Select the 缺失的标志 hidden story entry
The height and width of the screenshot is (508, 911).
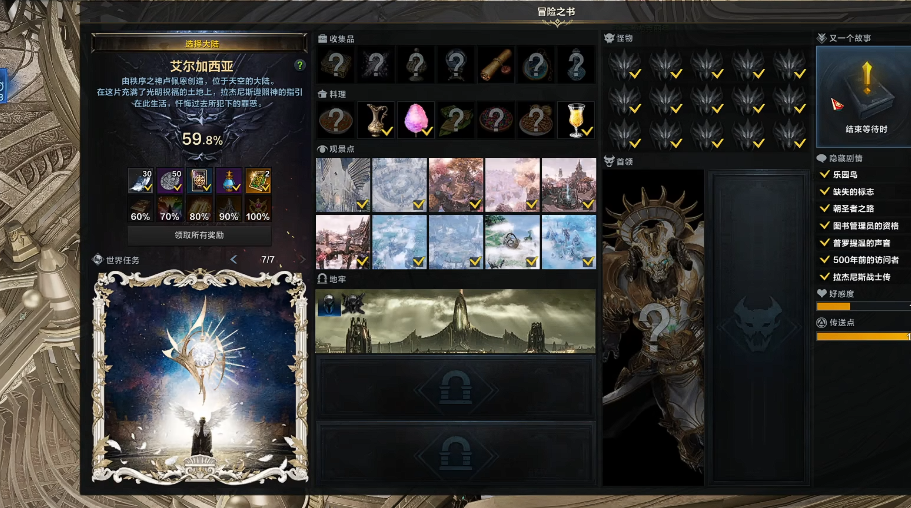(x=853, y=191)
